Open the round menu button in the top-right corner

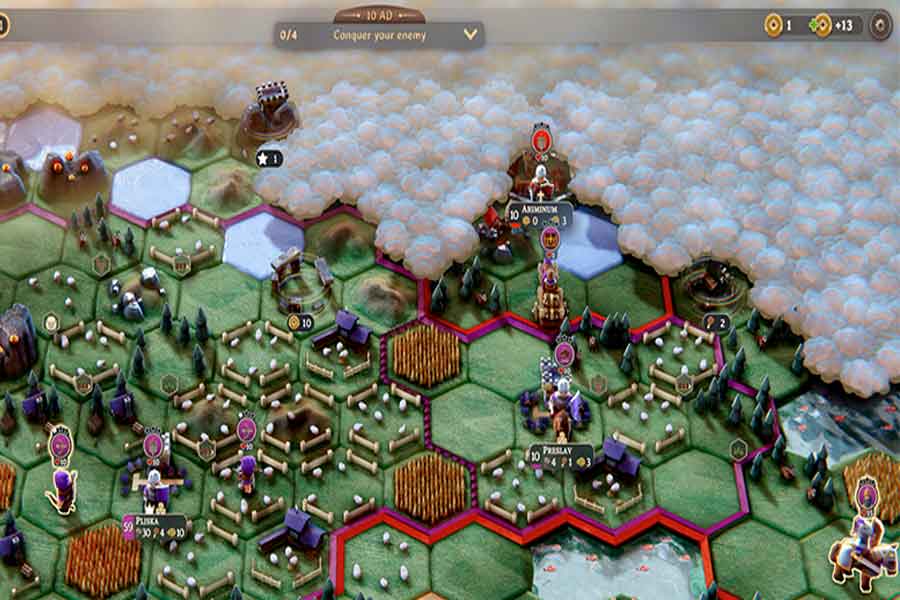click(x=880, y=25)
